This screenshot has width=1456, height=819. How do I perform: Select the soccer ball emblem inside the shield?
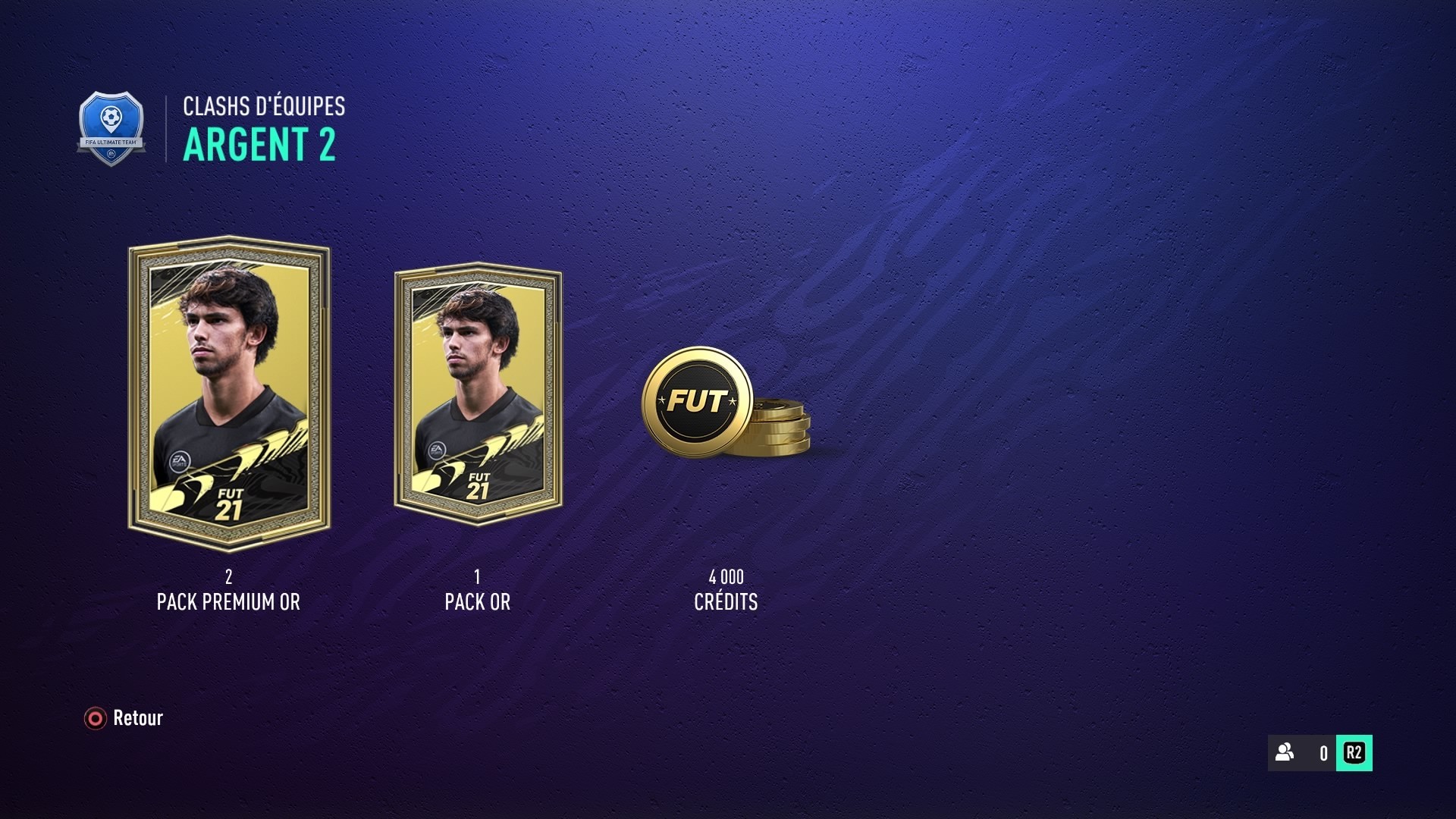[112, 118]
